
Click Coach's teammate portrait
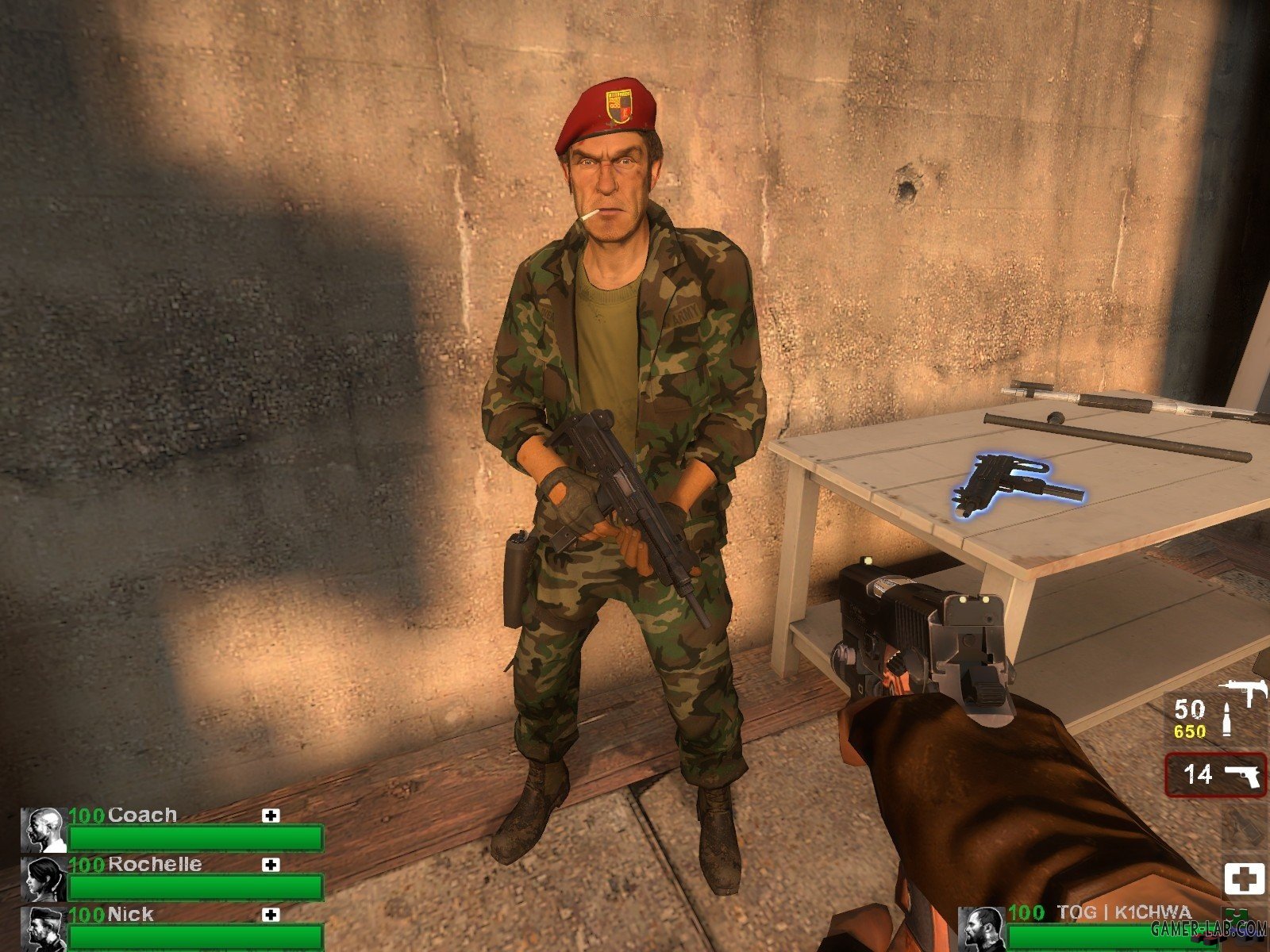(x=43, y=830)
